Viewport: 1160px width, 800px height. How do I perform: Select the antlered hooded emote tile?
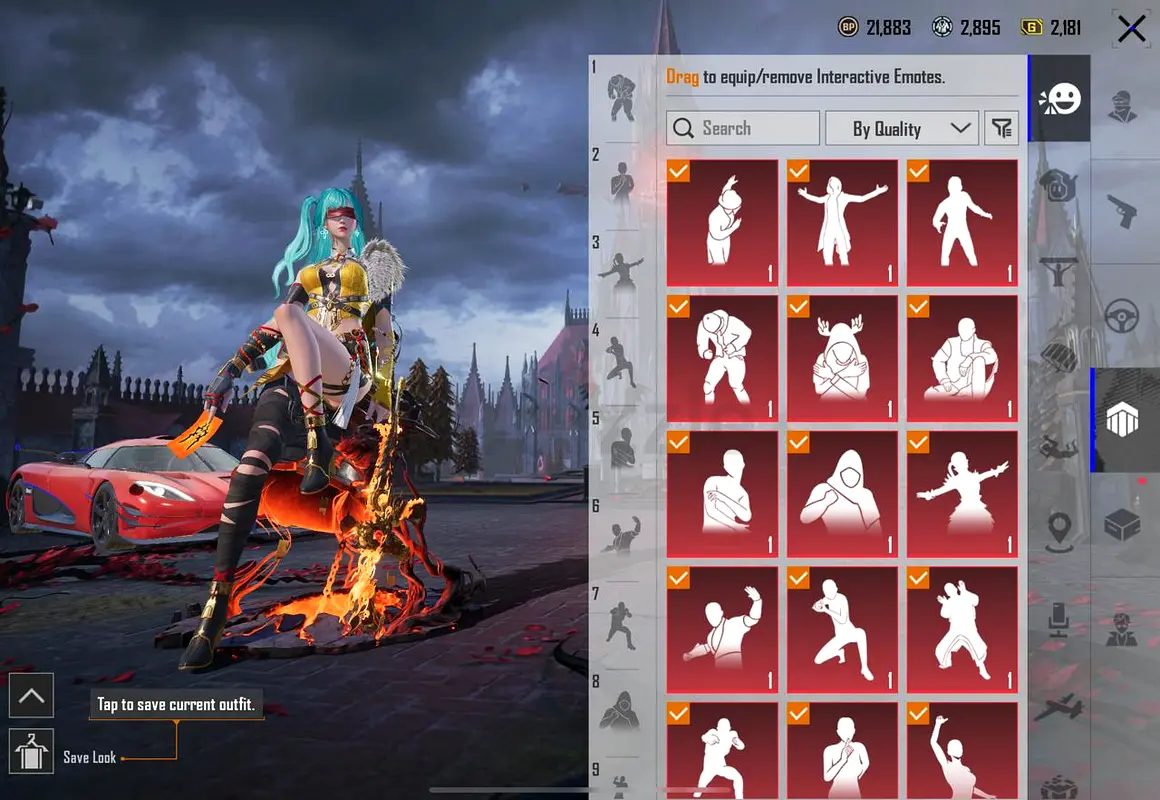(842, 358)
